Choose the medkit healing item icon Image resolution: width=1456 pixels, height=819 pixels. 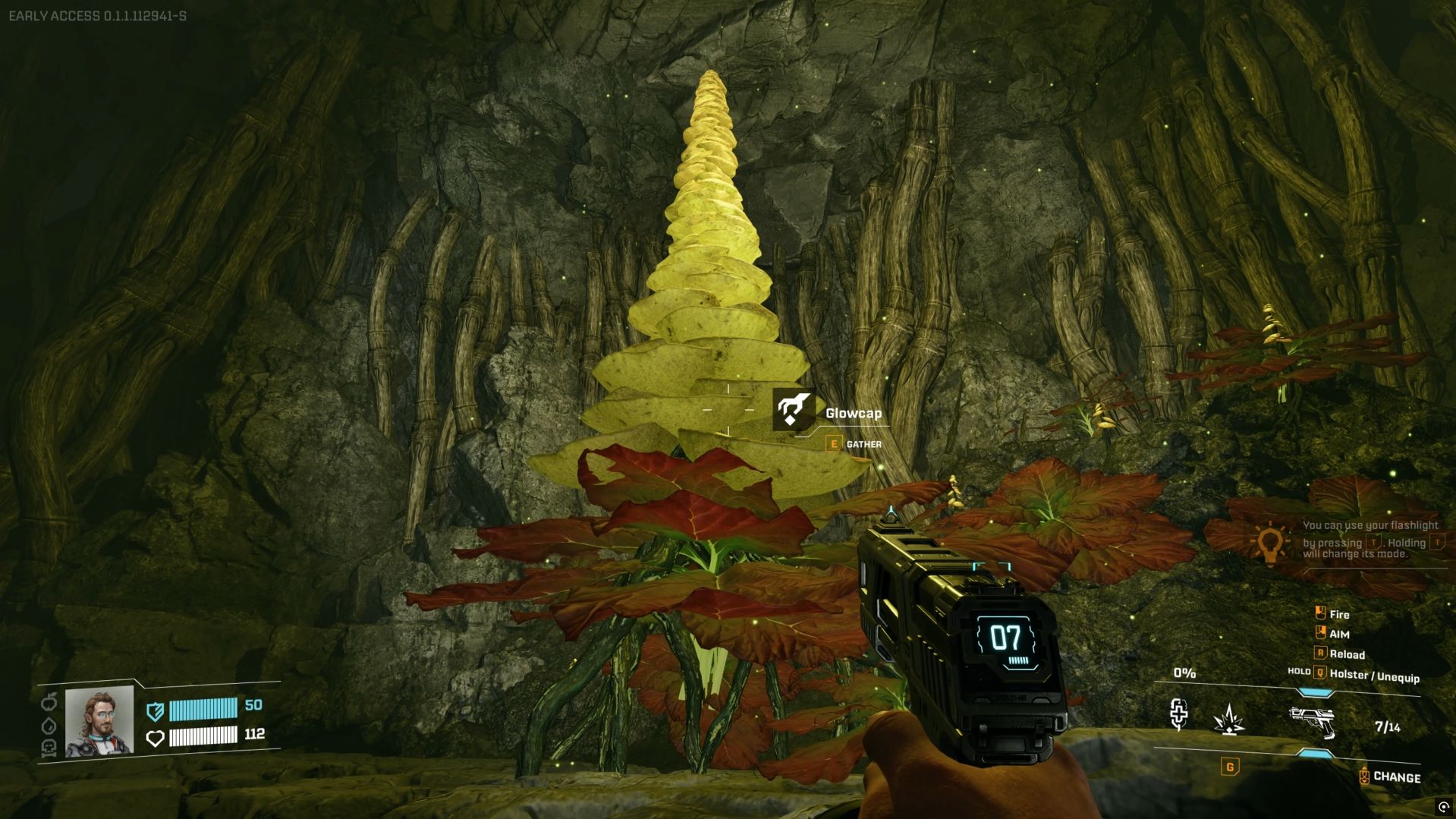coord(1178,714)
